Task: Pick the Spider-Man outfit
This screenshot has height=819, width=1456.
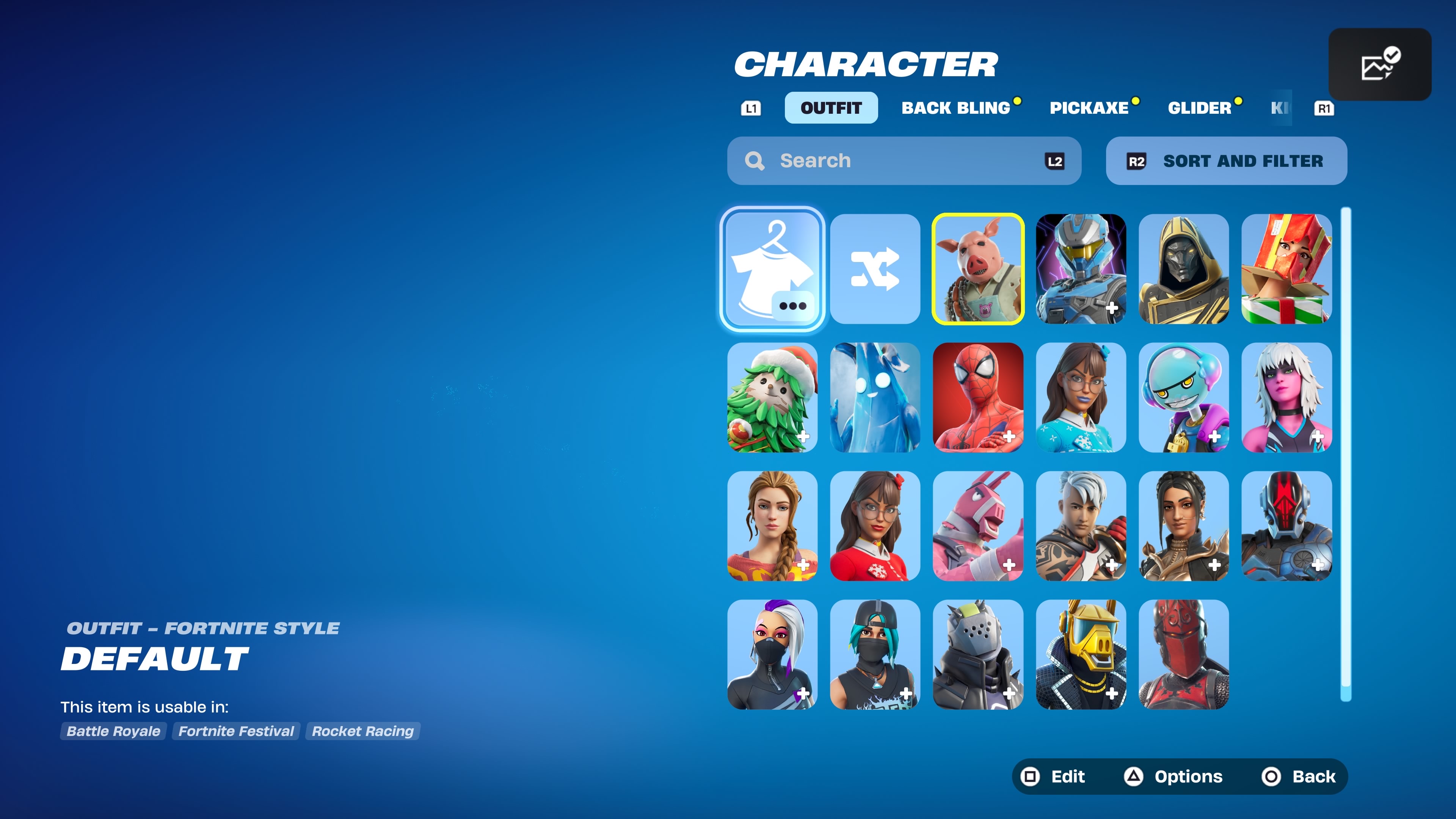Action: (978, 397)
